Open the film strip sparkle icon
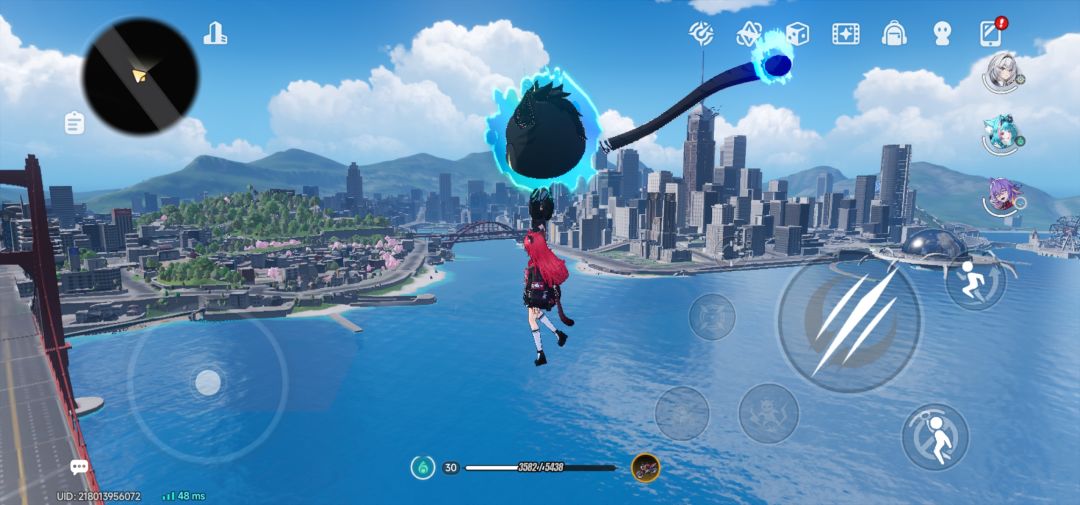The image size is (1080, 505). 846,34
